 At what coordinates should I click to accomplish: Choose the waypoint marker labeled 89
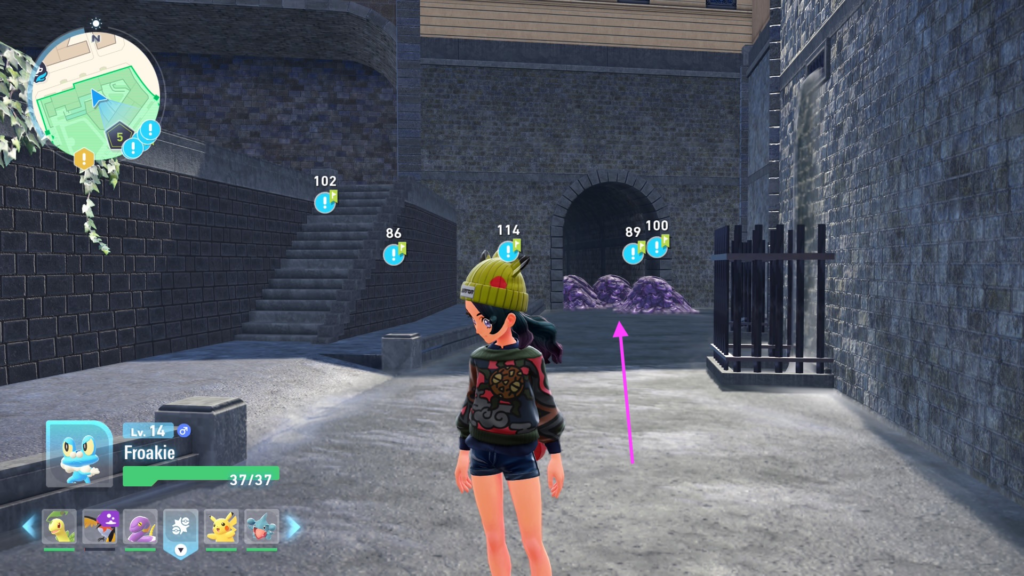633,253
